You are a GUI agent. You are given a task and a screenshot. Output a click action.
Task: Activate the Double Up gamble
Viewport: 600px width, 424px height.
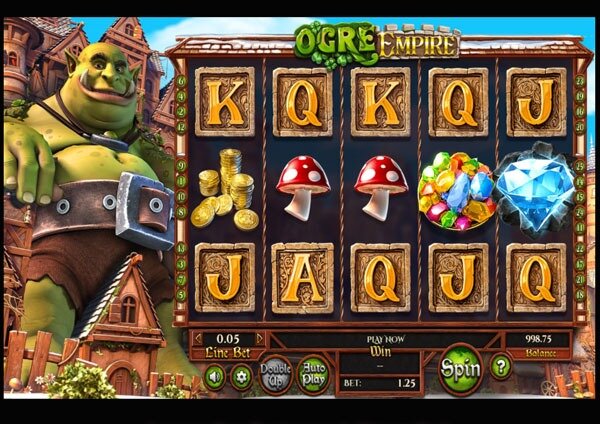click(x=276, y=373)
